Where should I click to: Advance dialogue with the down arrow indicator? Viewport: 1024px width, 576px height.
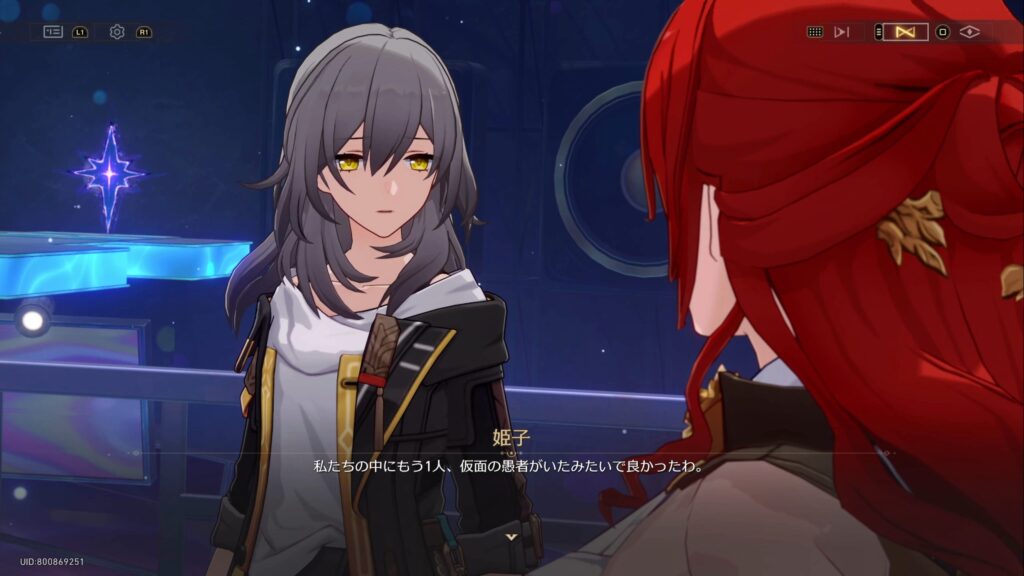coord(512,537)
